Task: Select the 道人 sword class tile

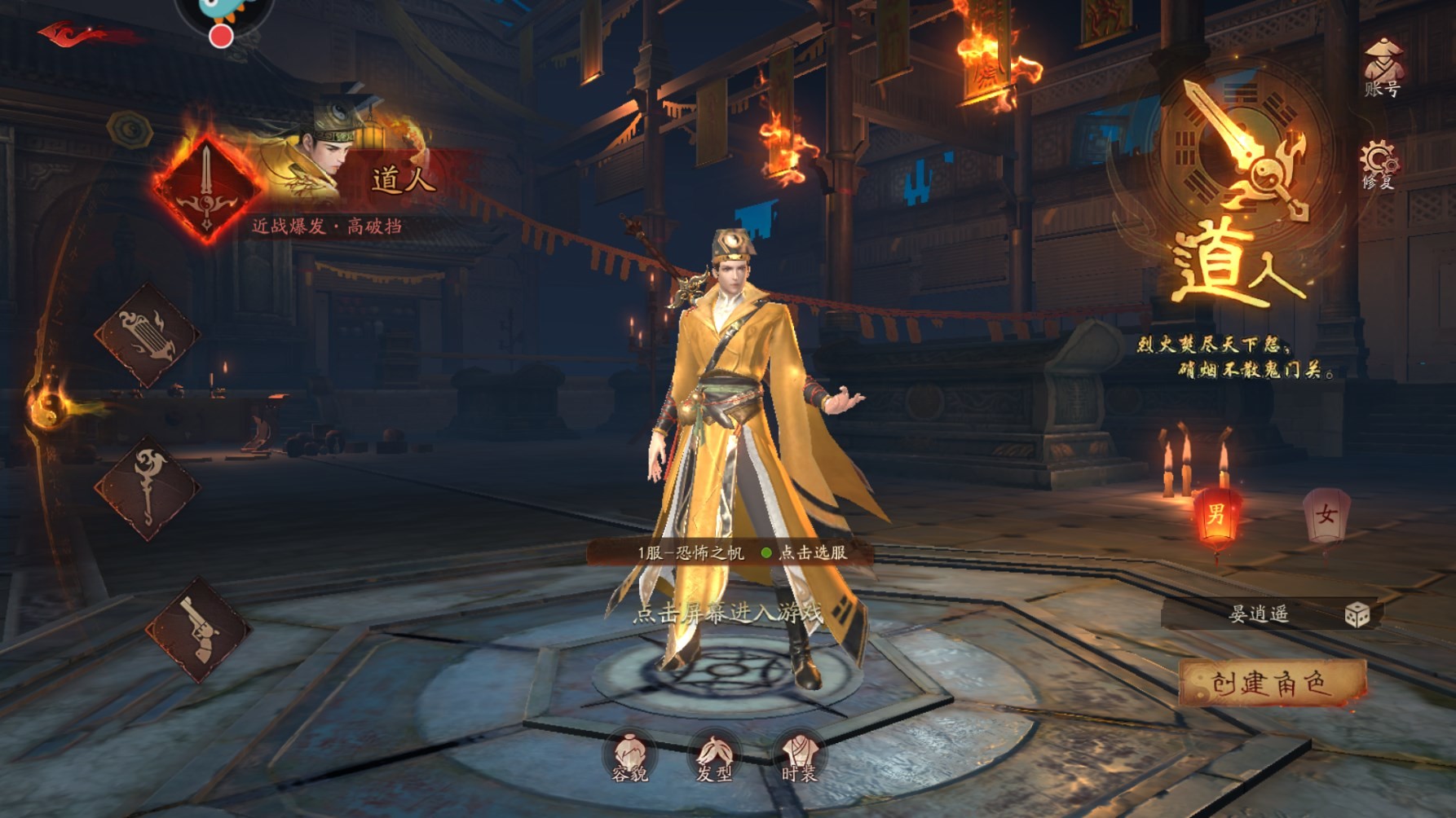Action: tap(207, 189)
